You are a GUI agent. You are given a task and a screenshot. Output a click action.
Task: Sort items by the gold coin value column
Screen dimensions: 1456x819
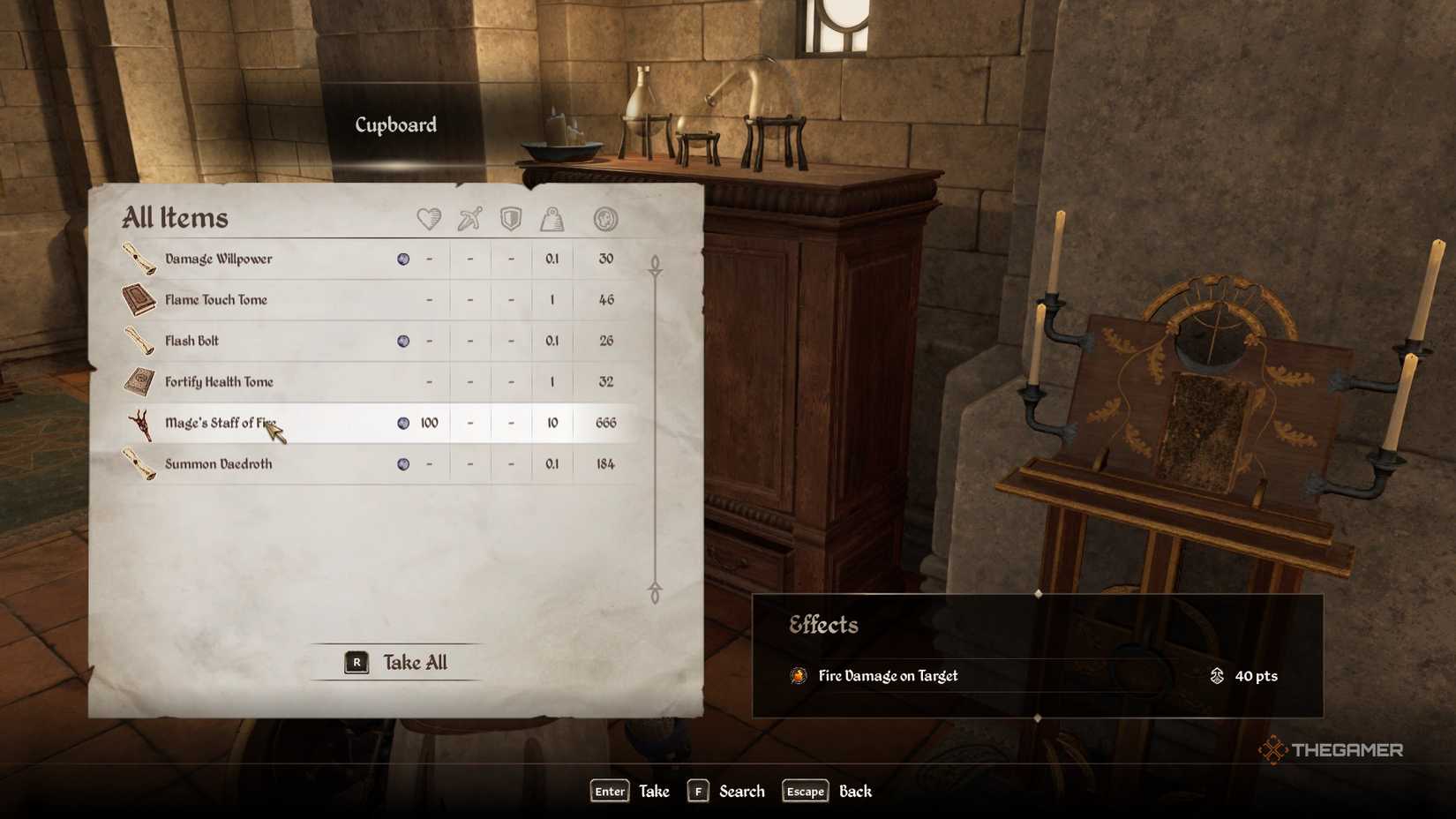coord(605,219)
